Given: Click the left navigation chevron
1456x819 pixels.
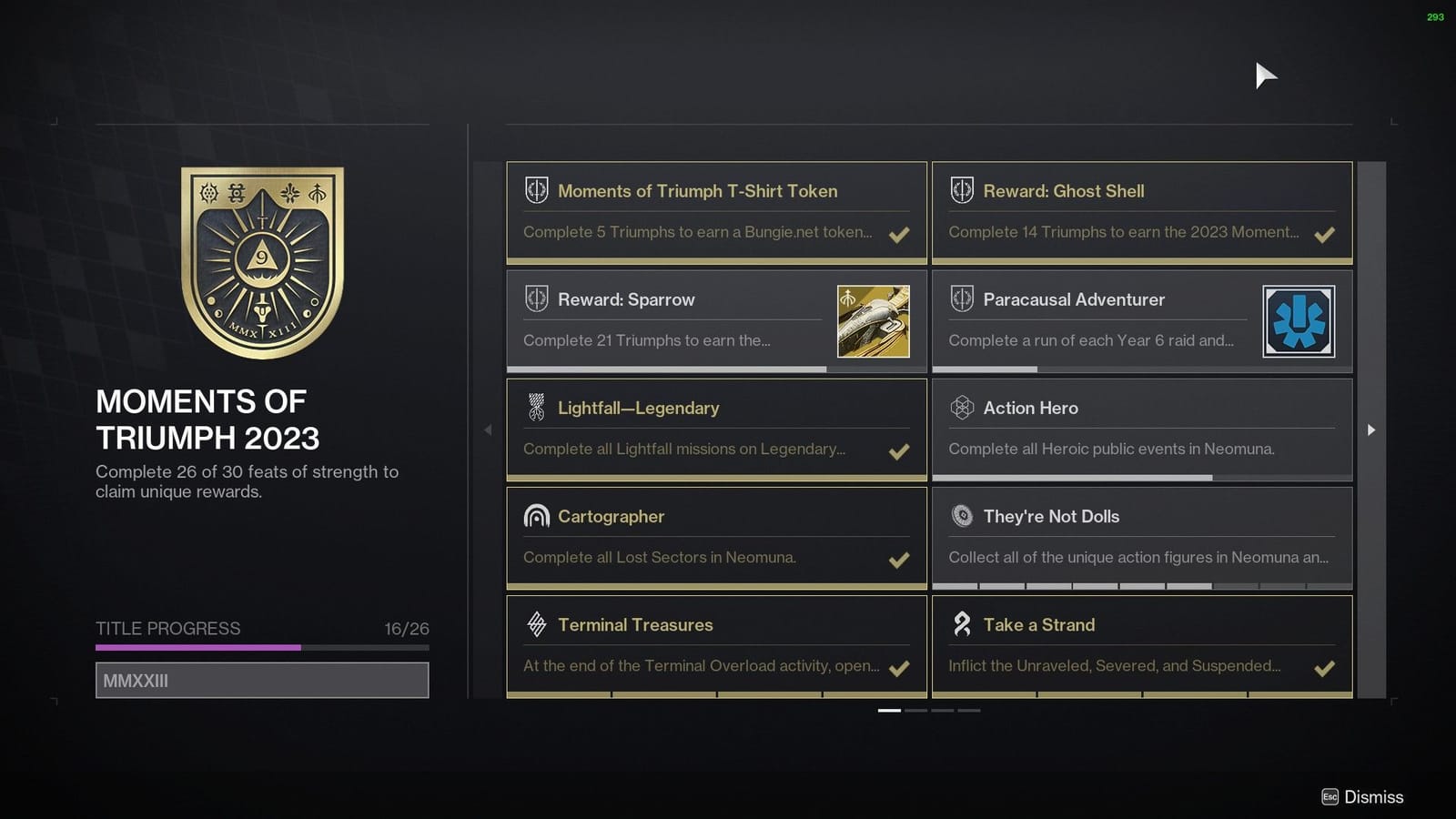Looking at the screenshot, I should [489, 430].
